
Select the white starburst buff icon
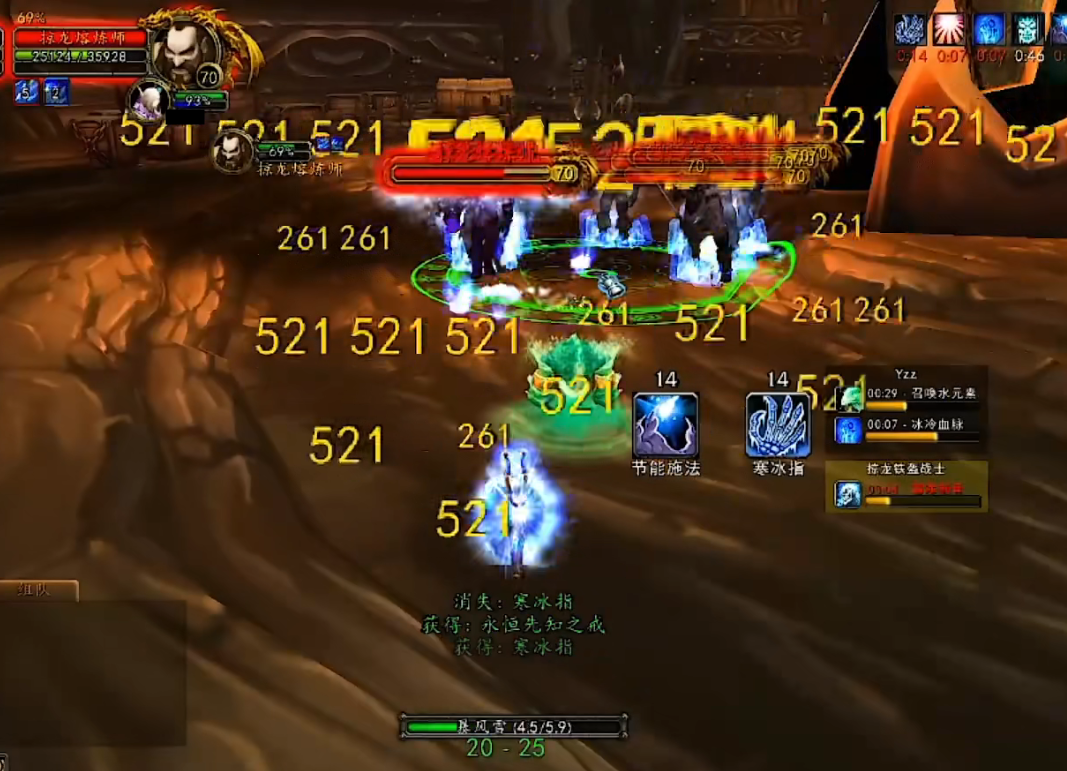tap(951, 29)
